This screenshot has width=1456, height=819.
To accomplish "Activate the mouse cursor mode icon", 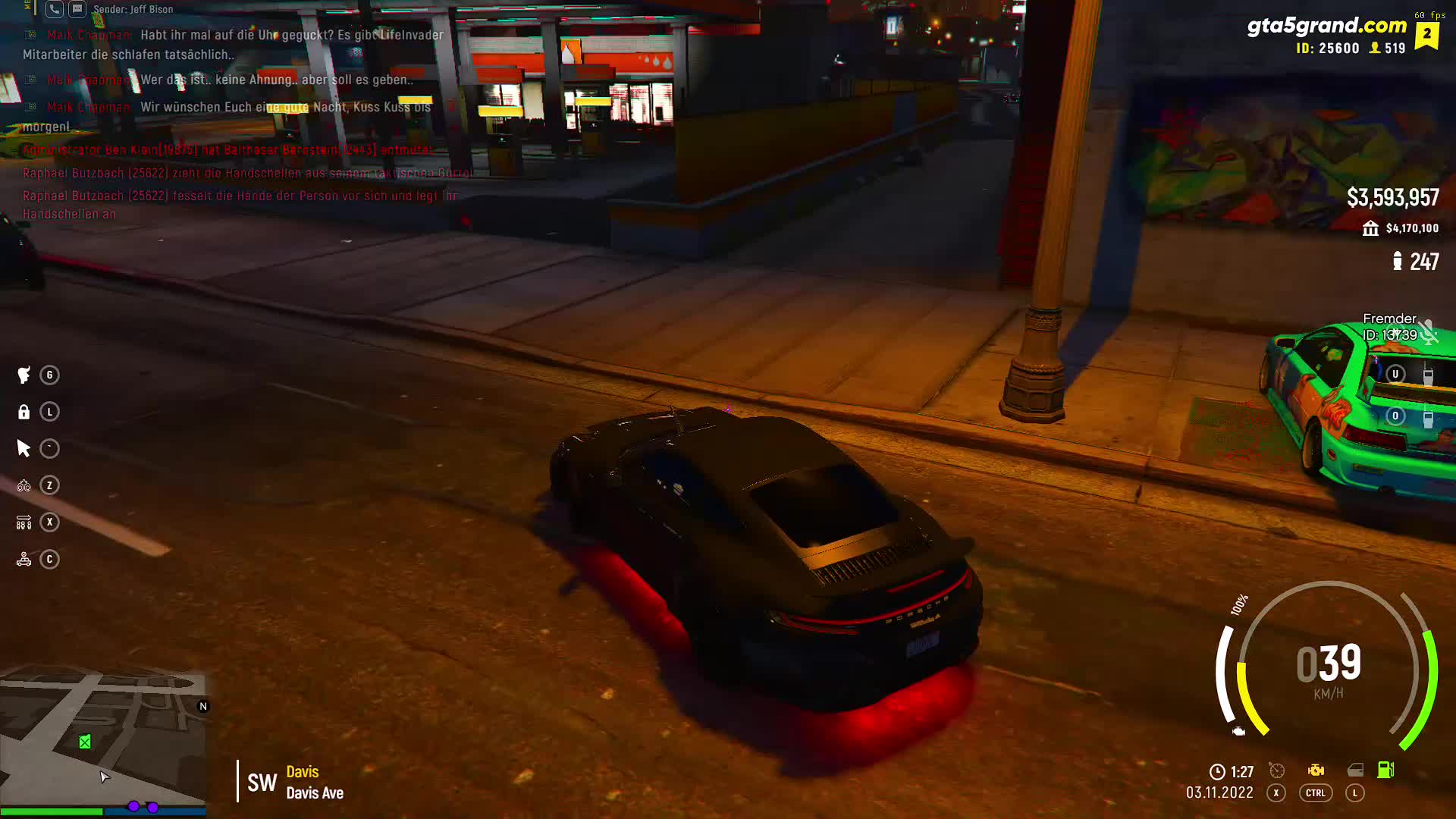I will point(24,449).
